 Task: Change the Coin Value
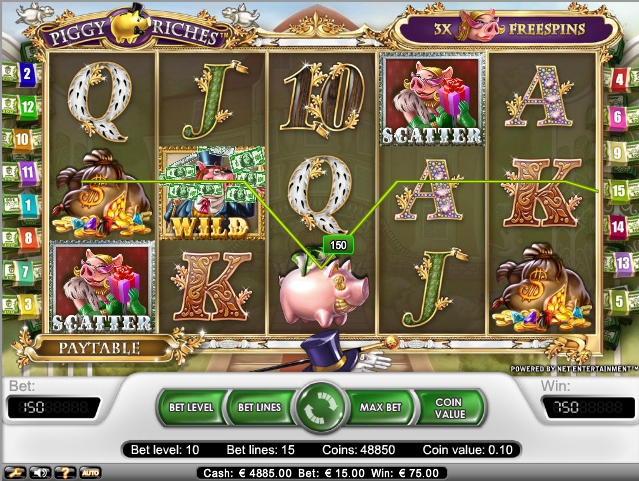pyautogui.click(x=449, y=408)
